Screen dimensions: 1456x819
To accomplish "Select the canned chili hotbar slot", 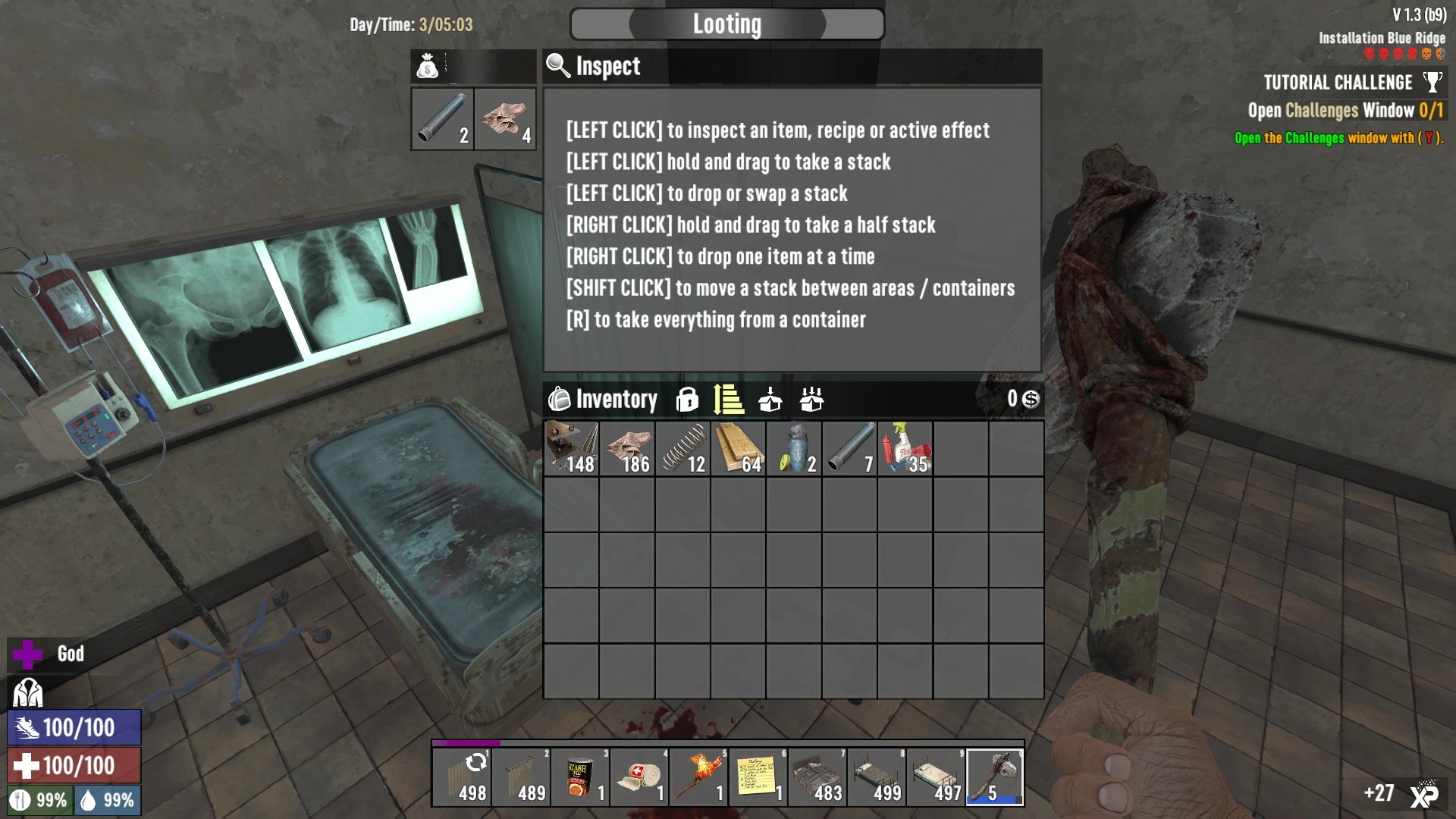I will pos(581,777).
